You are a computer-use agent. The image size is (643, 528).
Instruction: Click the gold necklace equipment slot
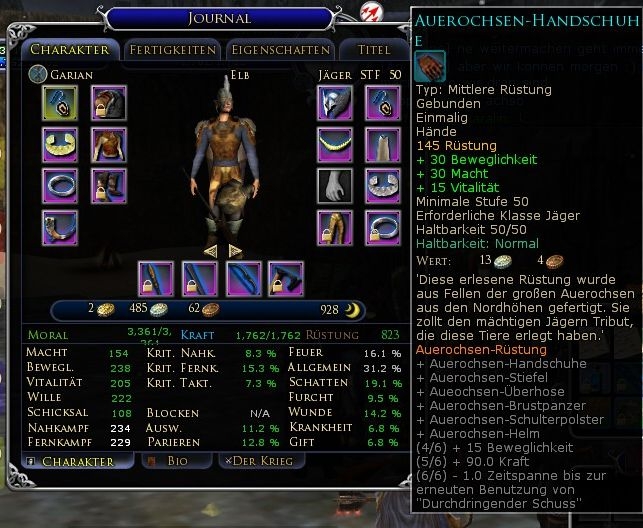coord(334,144)
